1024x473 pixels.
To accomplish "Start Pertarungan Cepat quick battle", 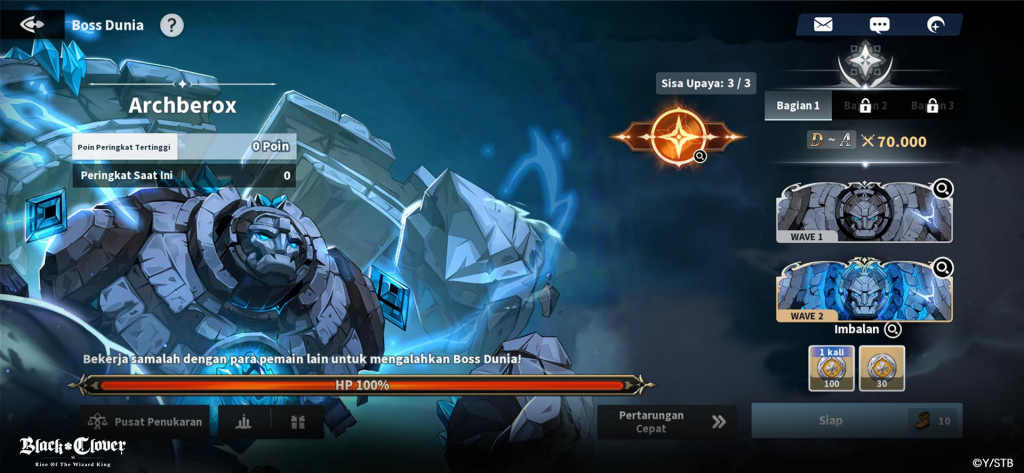I will coord(666,422).
